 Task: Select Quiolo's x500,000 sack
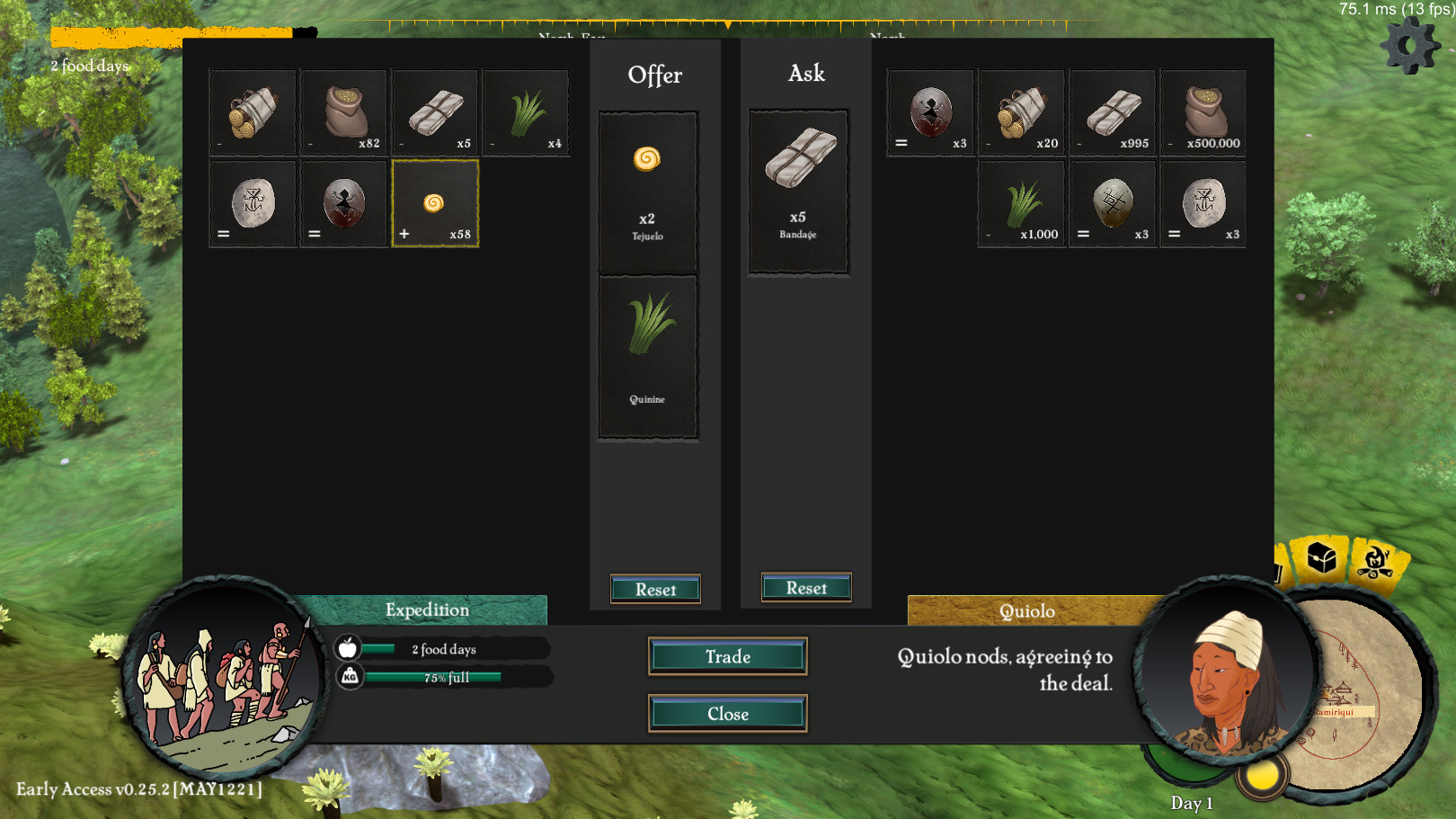pyautogui.click(x=1204, y=113)
